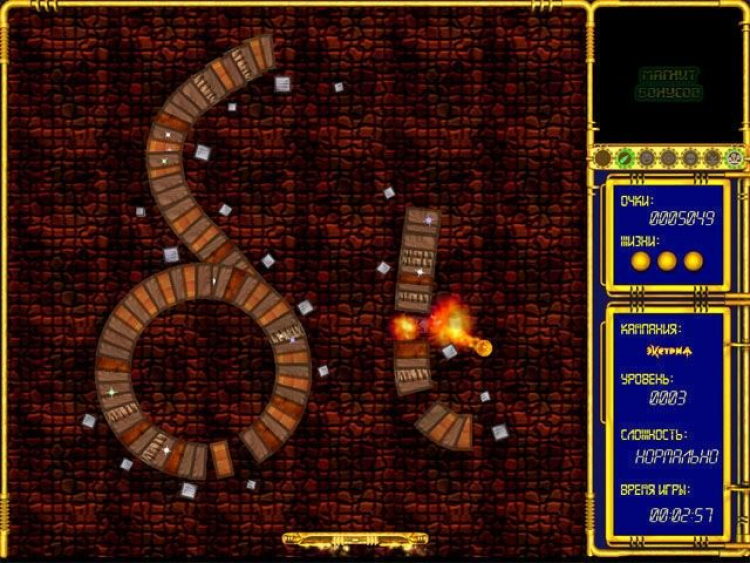Click the Магнит Бонусов bonus display panel
The width and height of the screenshot is (750, 563).
tap(669, 84)
